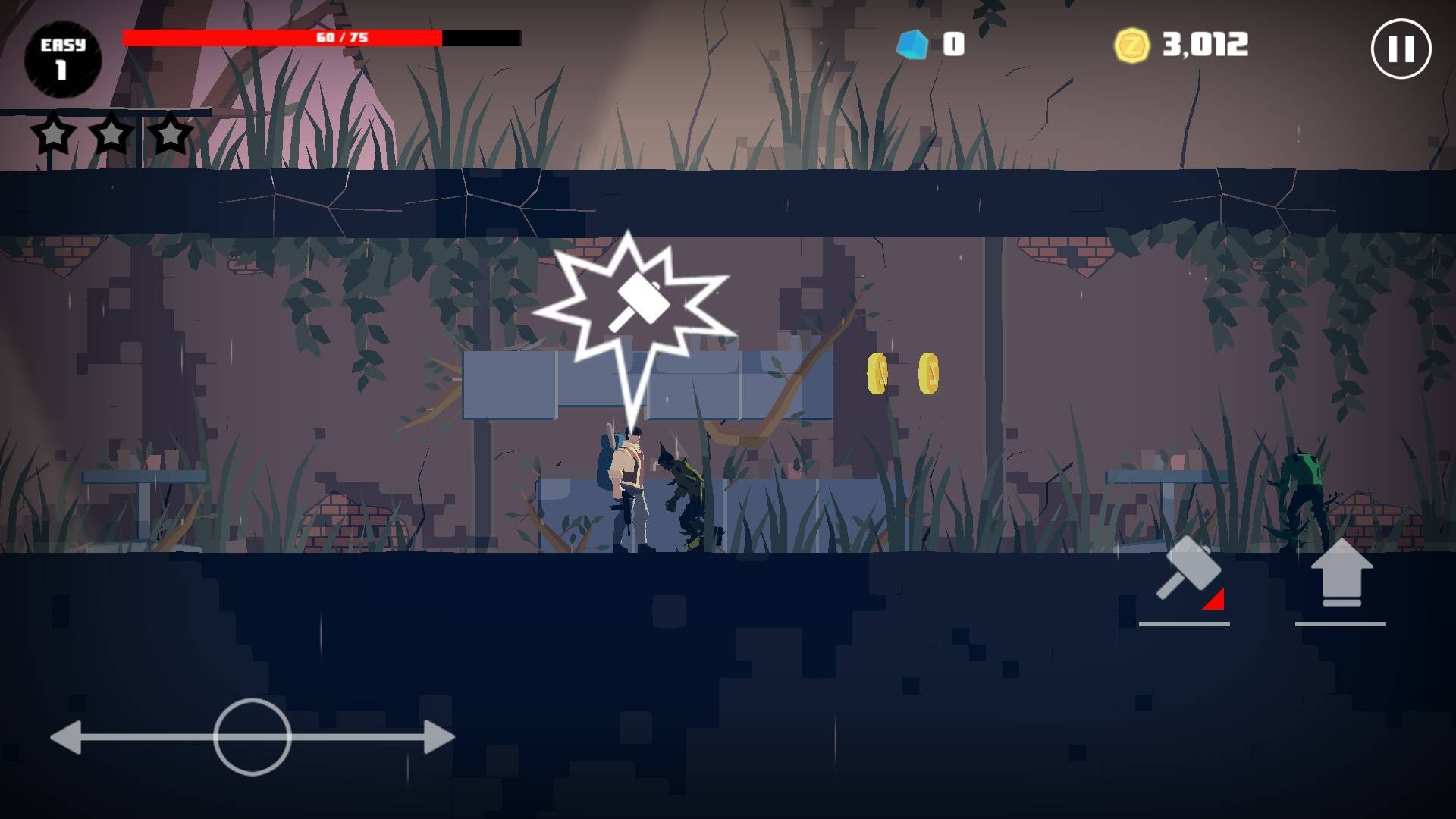Tap the right movement arrow
Image resolution: width=1456 pixels, height=819 pixels.
pyautogui.click(x=438, y=737)
